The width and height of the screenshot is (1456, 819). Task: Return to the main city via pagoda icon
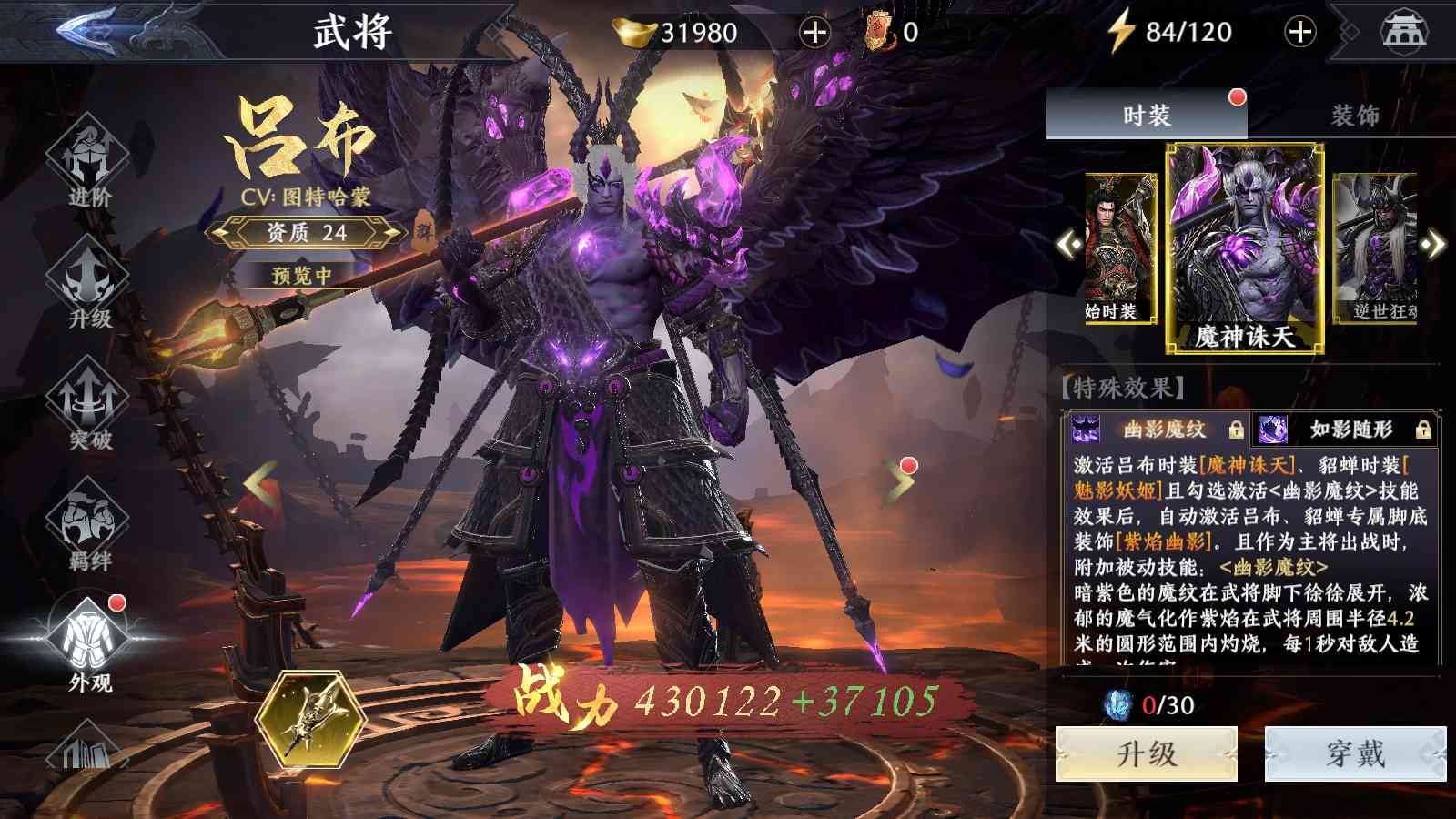1404,32
